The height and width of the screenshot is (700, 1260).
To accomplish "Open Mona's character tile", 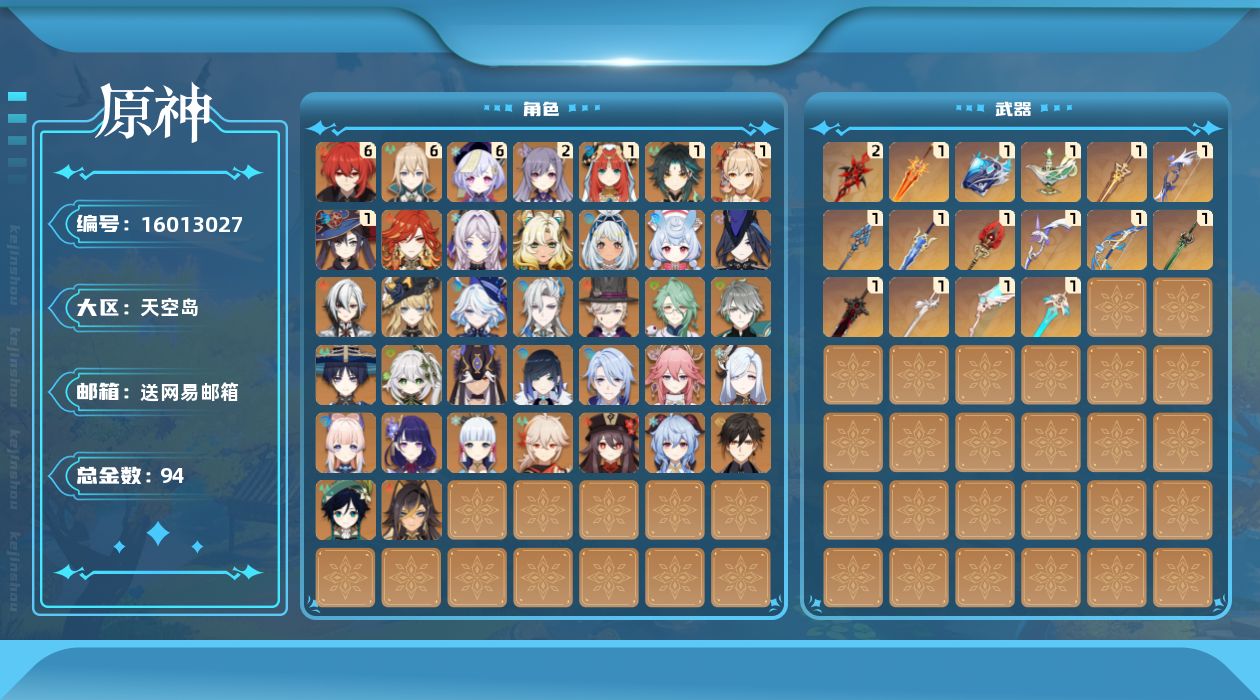I will pyautogui.click(x=346, y=240).
